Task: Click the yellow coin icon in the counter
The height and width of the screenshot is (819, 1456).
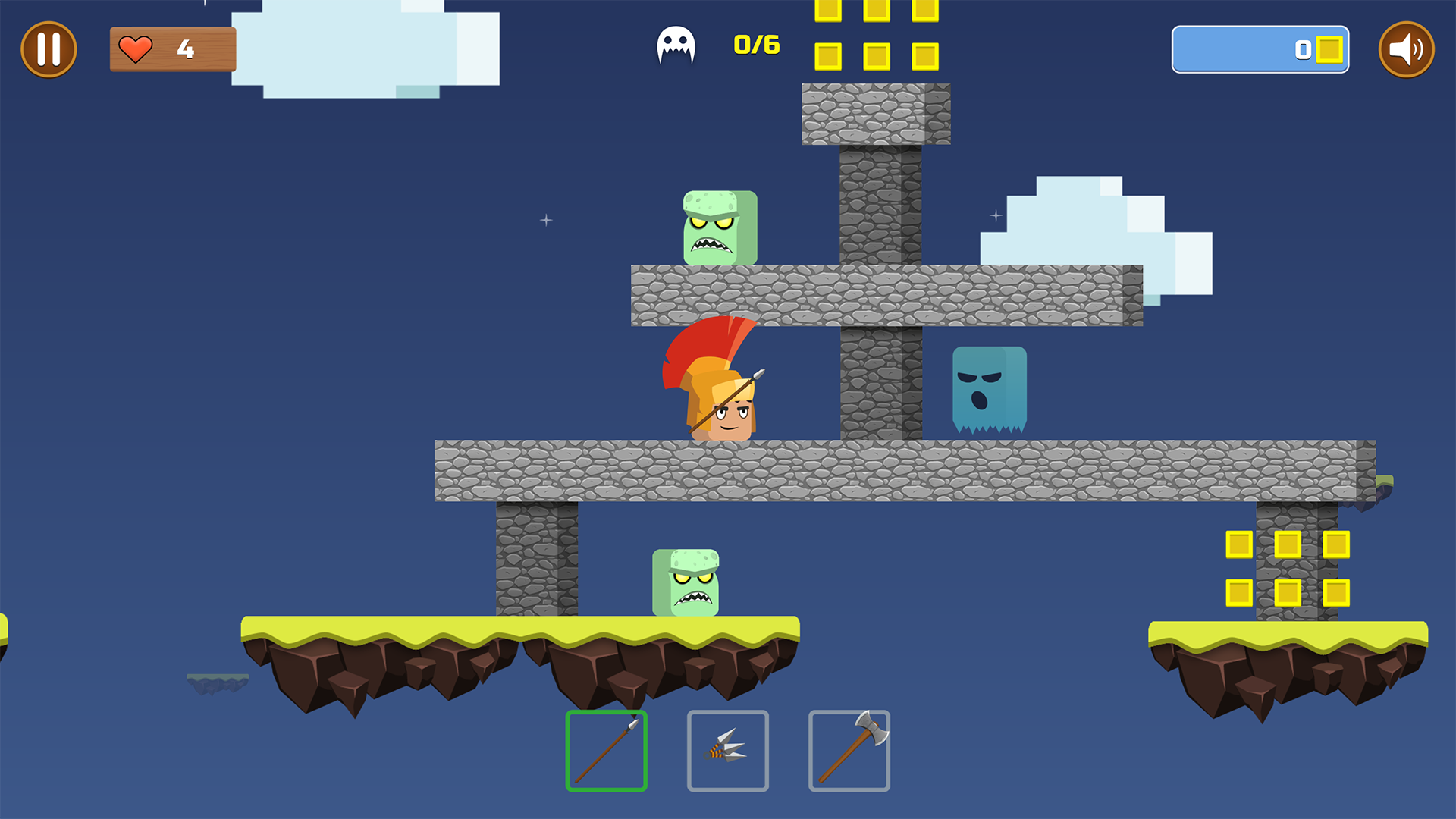Action: point(1329,50)
